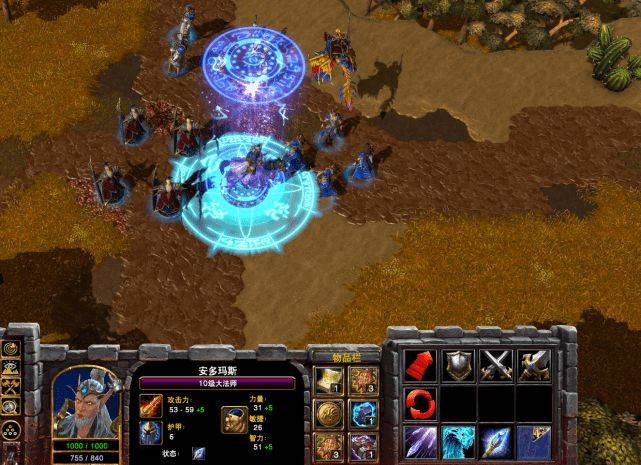641x465 pixels.
Task: Cast the Blizzard ice shards spell
Action: click(x=421, y=441)
